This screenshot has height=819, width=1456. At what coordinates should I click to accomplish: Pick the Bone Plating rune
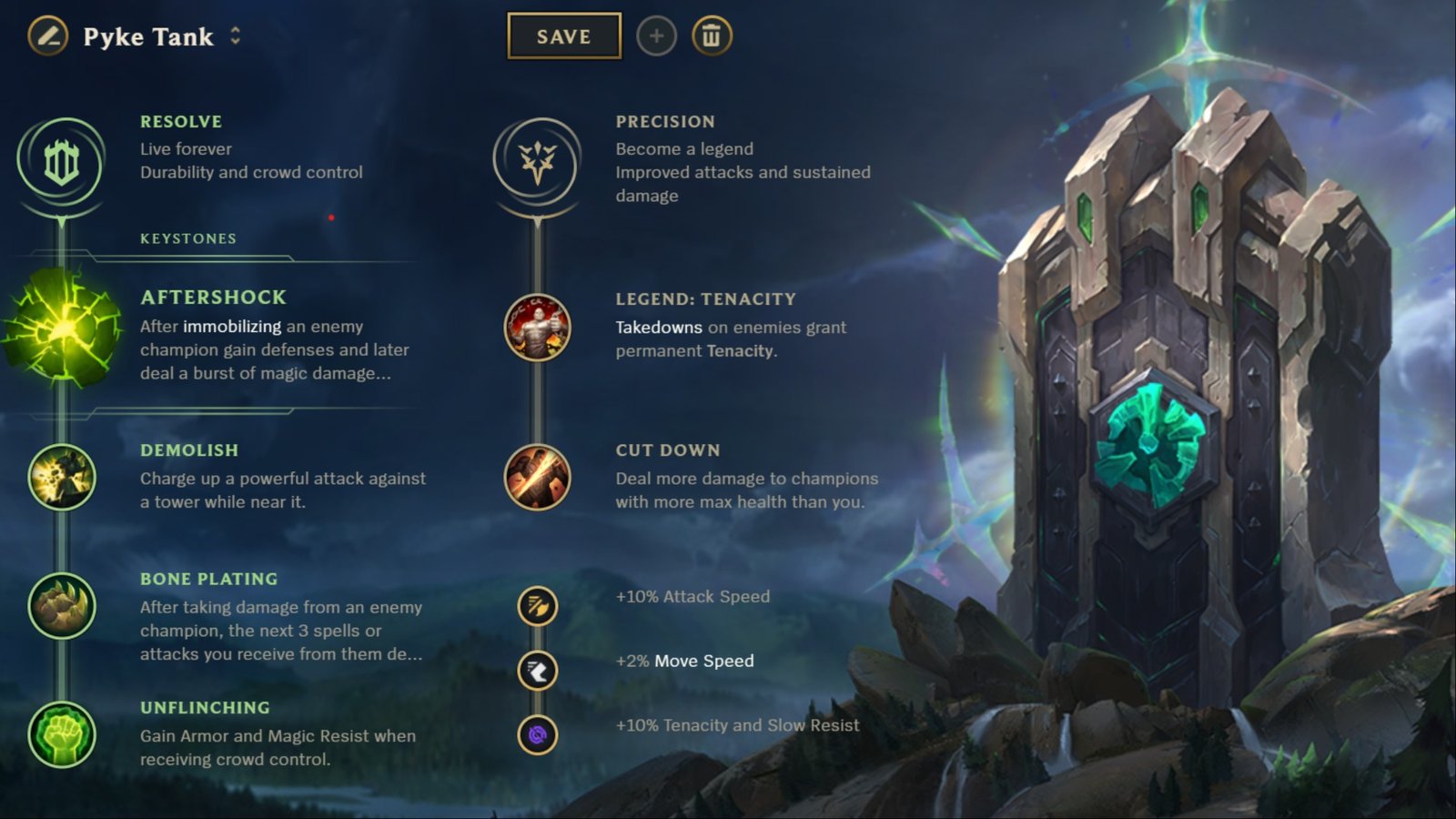tap(61, 609)
